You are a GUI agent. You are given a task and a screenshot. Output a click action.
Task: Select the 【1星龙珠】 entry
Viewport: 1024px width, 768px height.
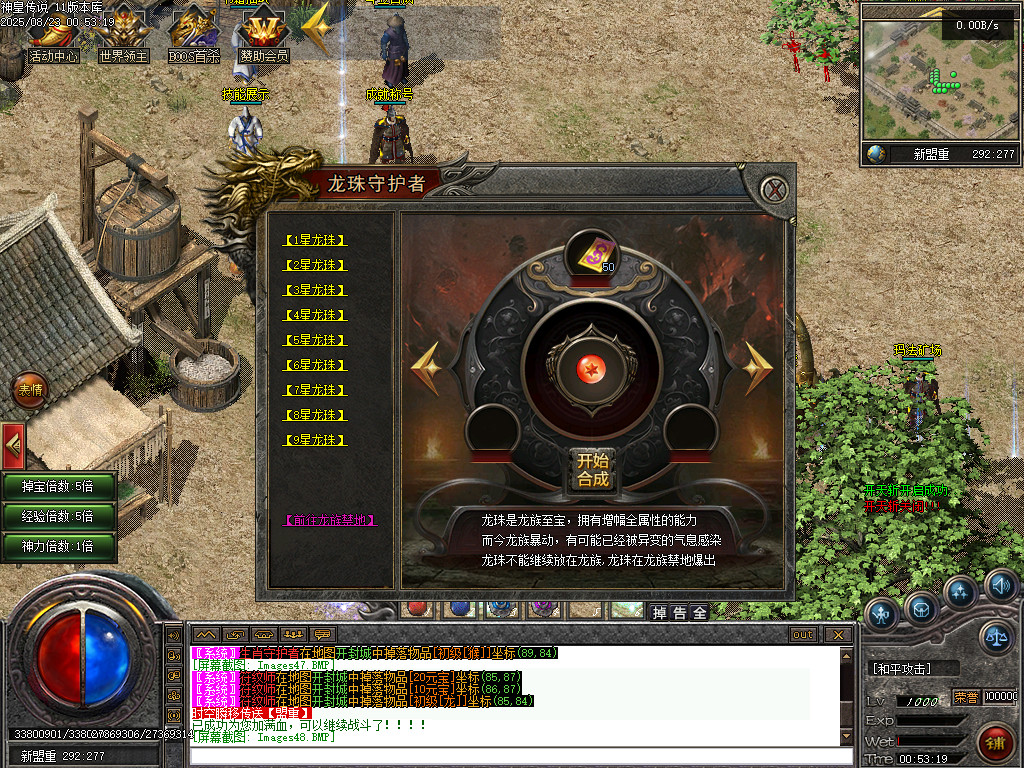click(316, 240)
